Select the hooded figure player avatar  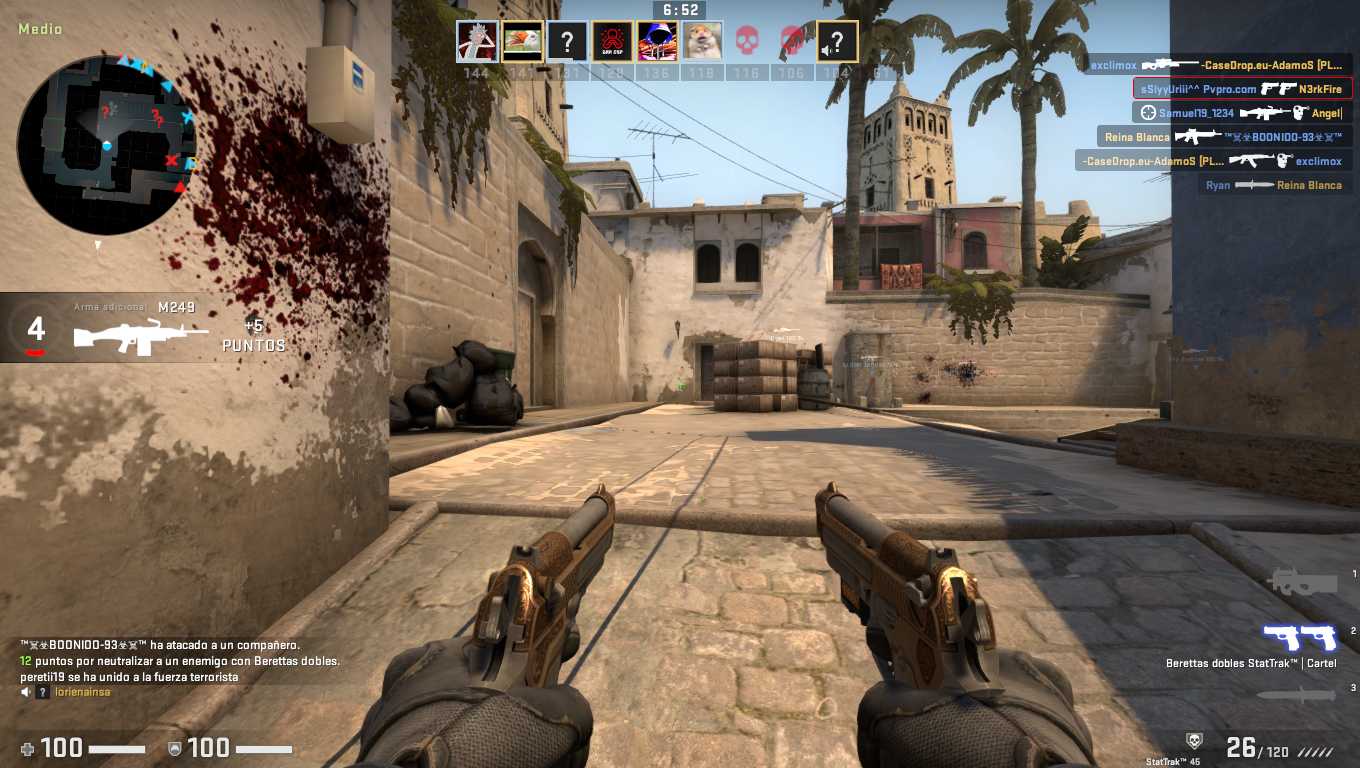pos(657,42)
